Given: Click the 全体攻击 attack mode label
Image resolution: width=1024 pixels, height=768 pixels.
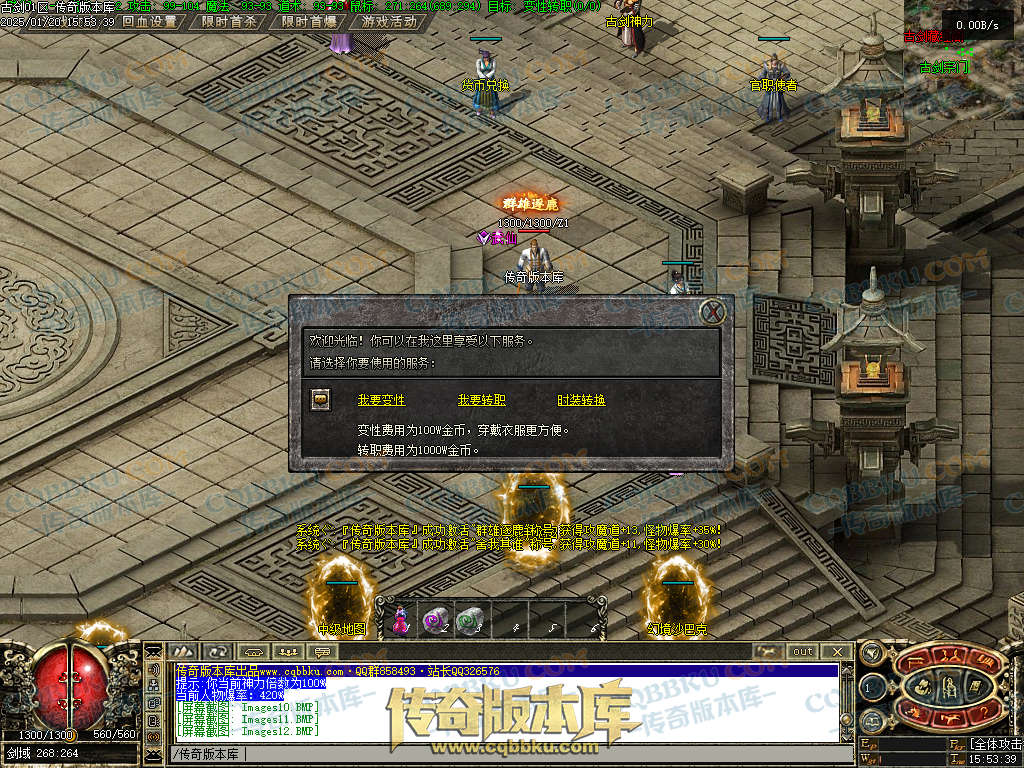Looking at the screenshot, I should [x=996, y=745].
